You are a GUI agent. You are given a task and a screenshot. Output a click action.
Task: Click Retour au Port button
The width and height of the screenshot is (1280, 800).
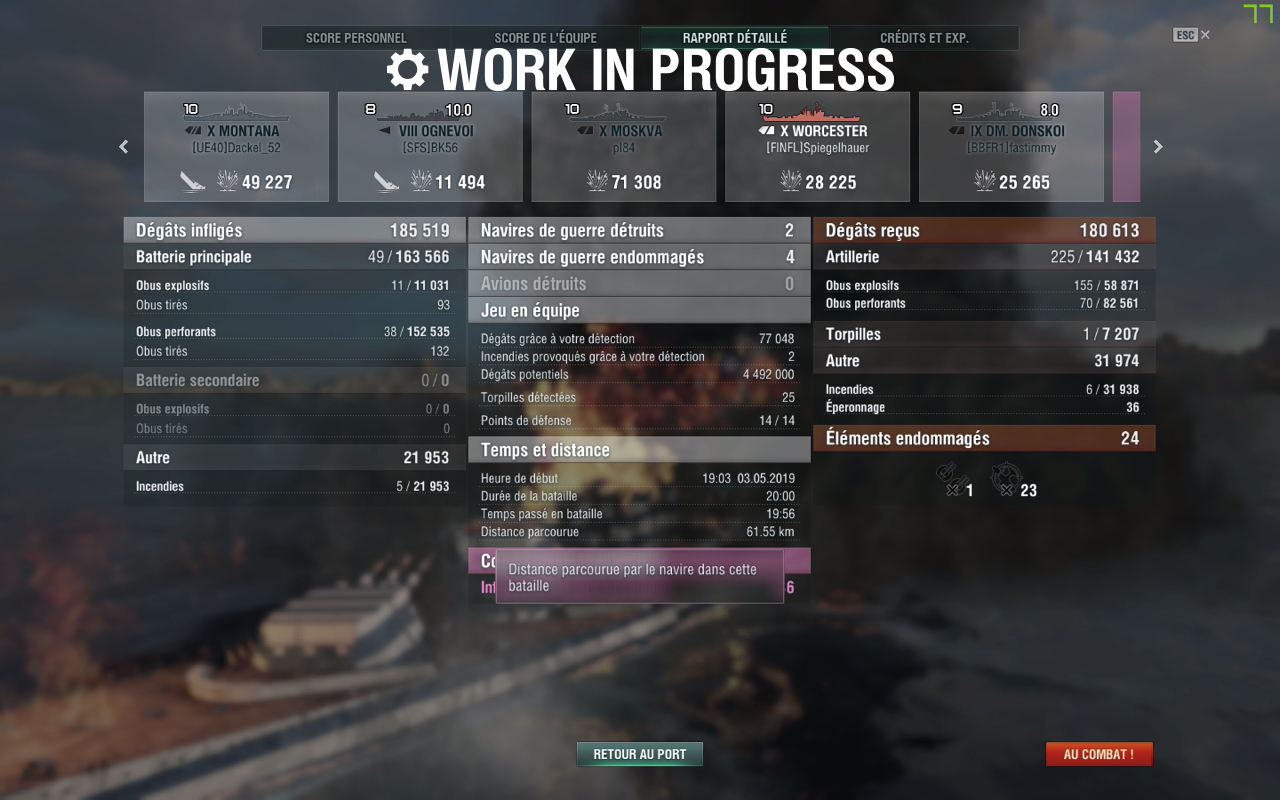[640, 754]
